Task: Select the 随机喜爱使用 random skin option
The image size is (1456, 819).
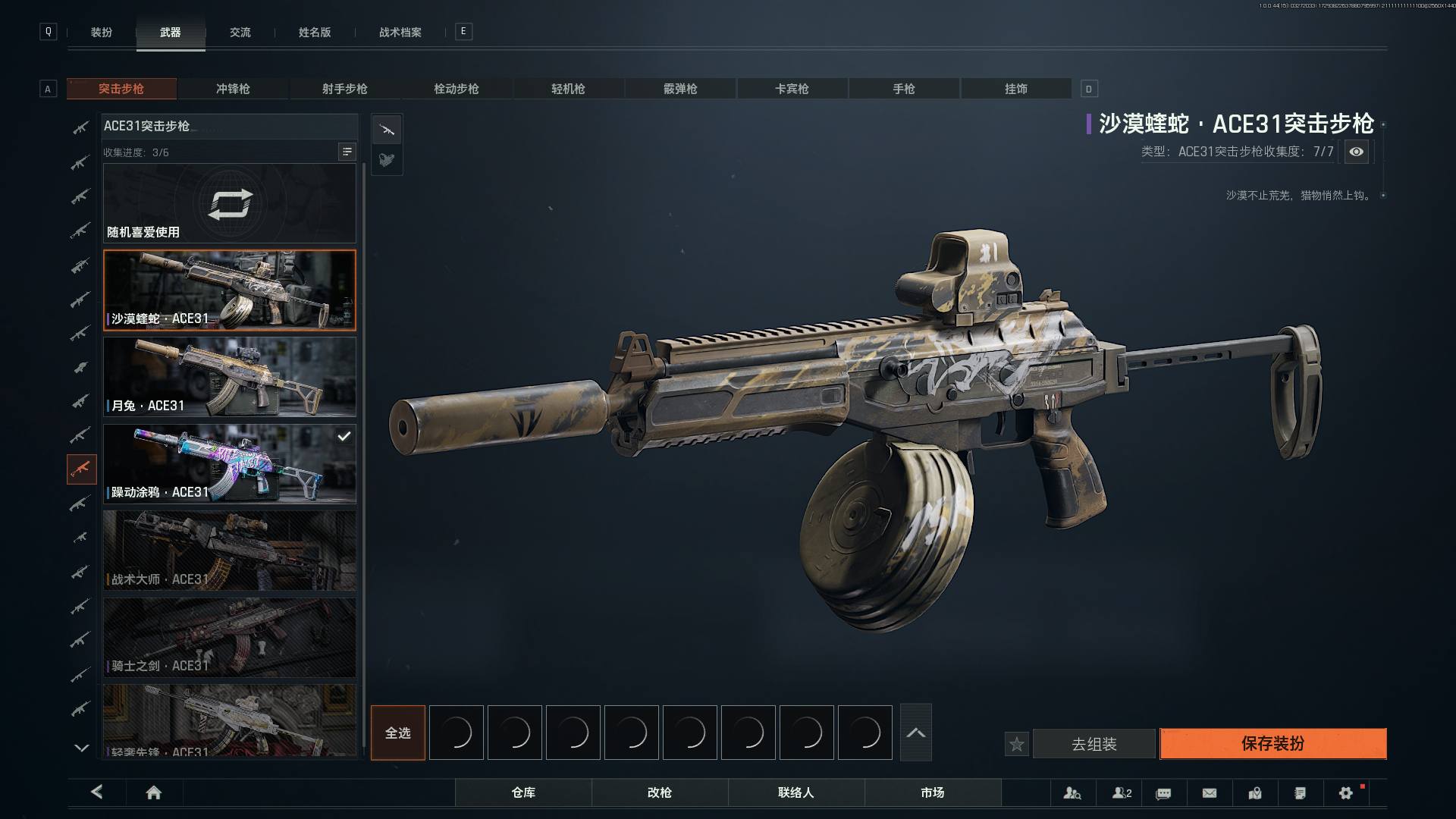Action: coord(230,203)
